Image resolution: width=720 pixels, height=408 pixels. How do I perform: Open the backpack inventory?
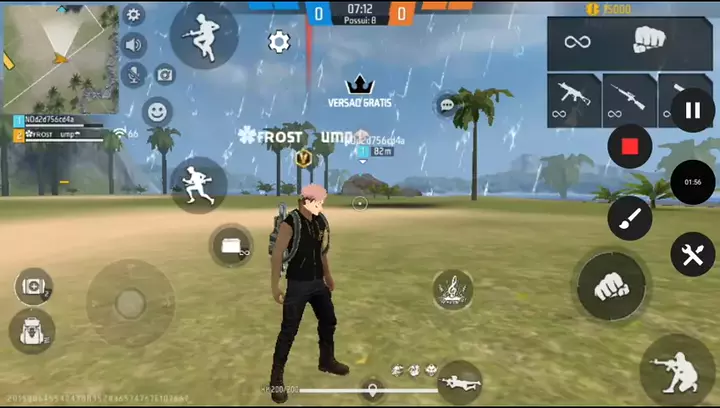coord(31,330)
